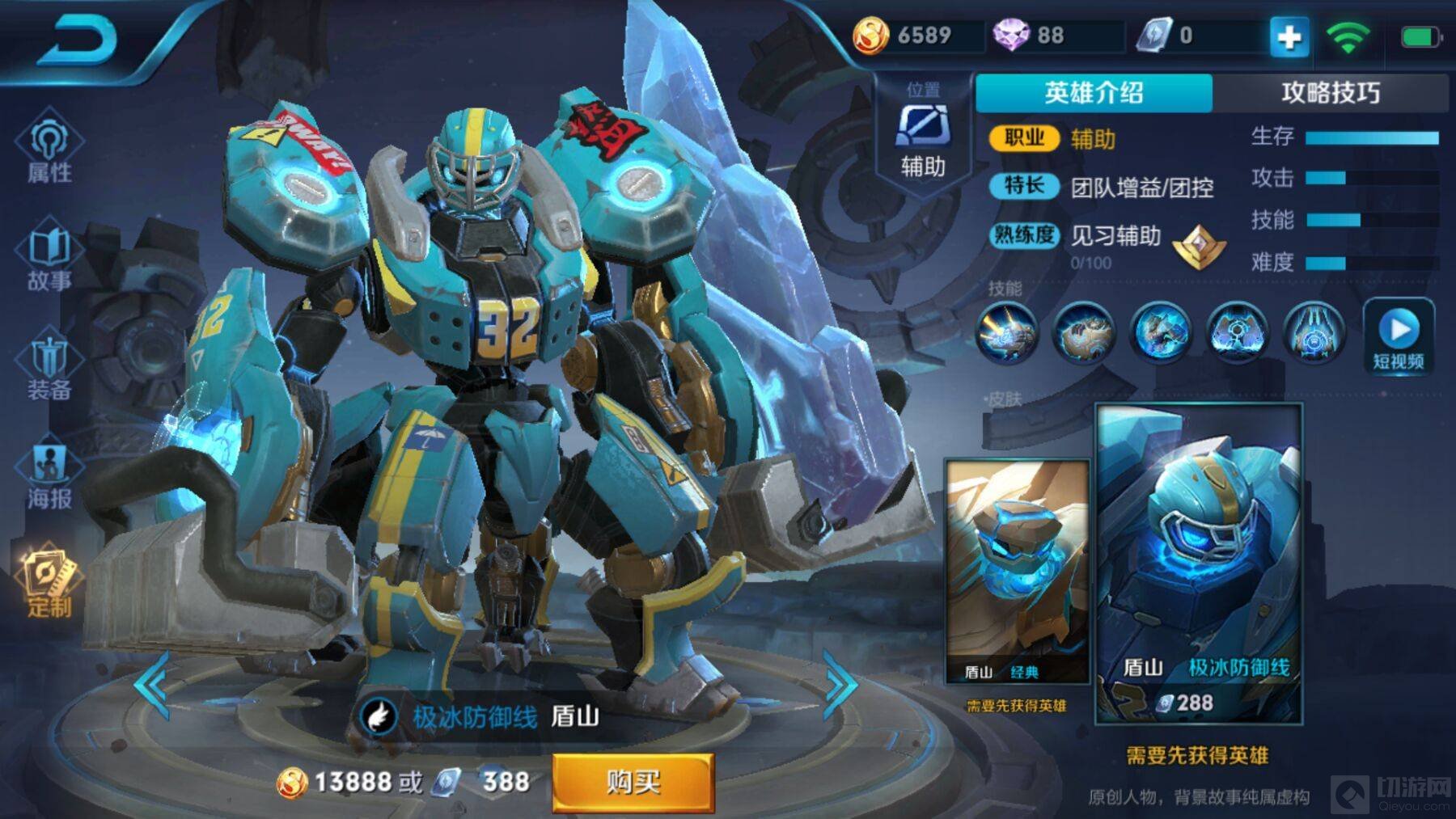Go back using the return arrow

(78, 40)
